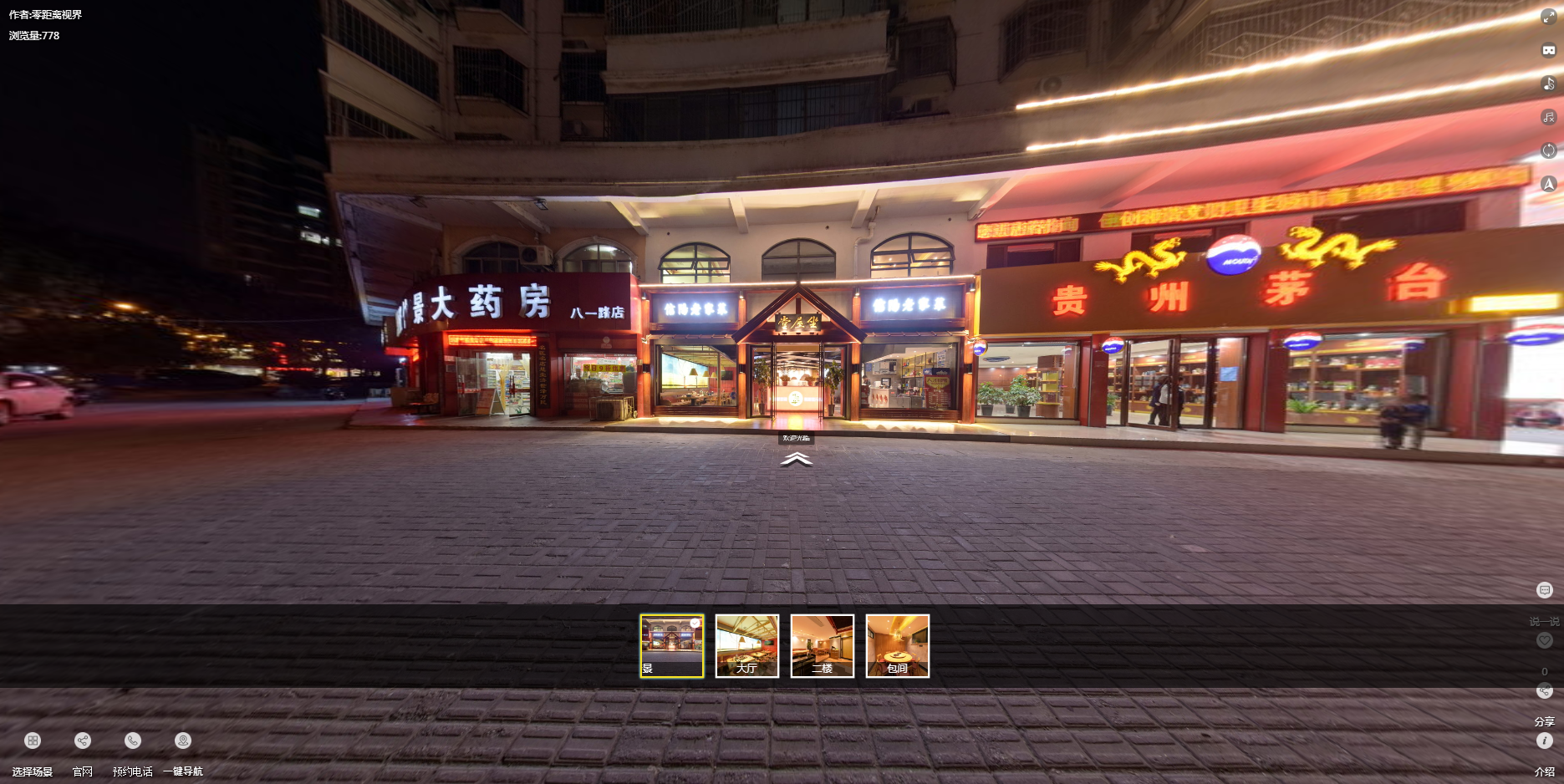Visit the 官网 official website

[x=83, y=741]
